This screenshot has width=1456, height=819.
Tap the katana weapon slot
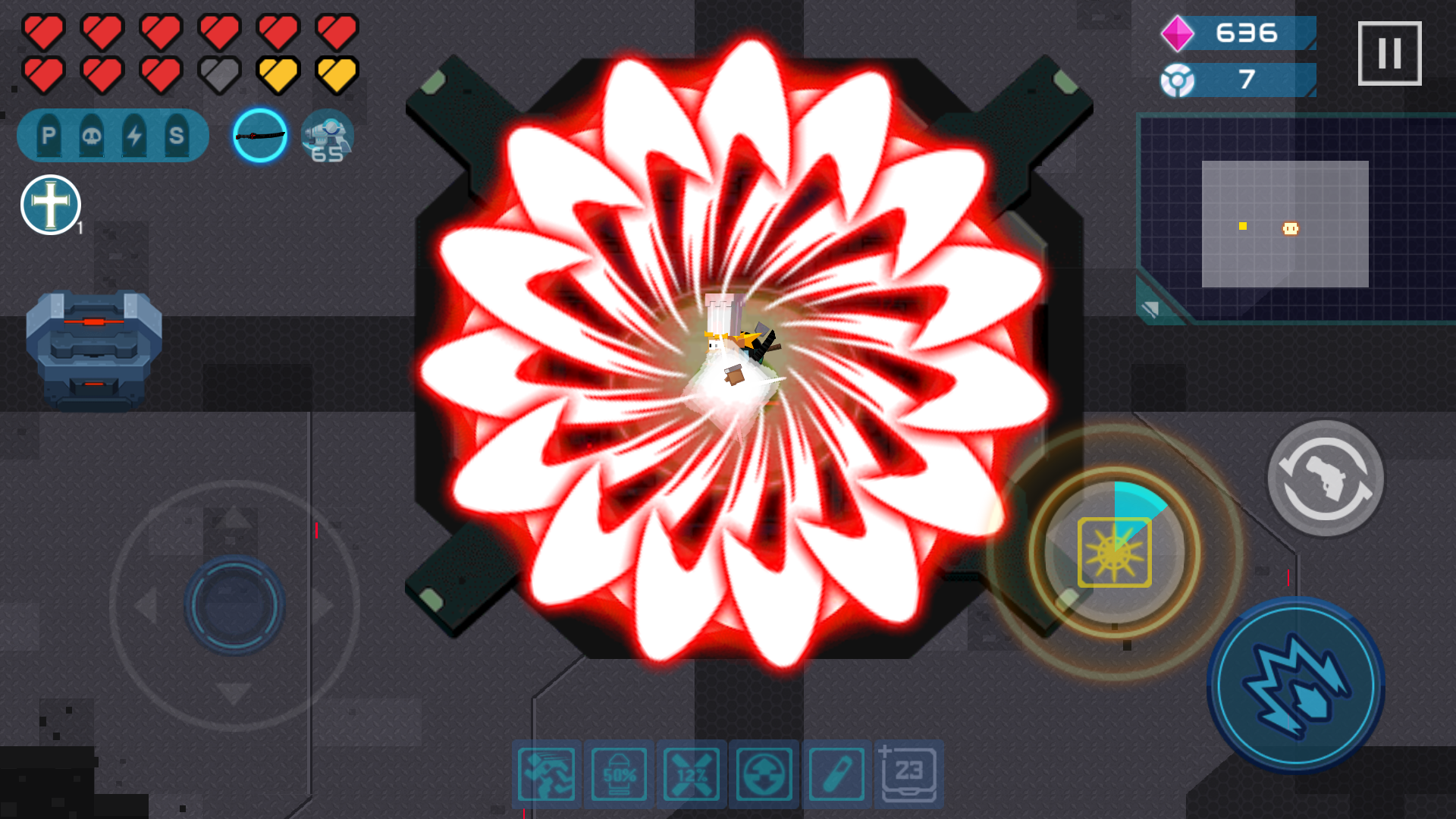(x=259, y=135)
